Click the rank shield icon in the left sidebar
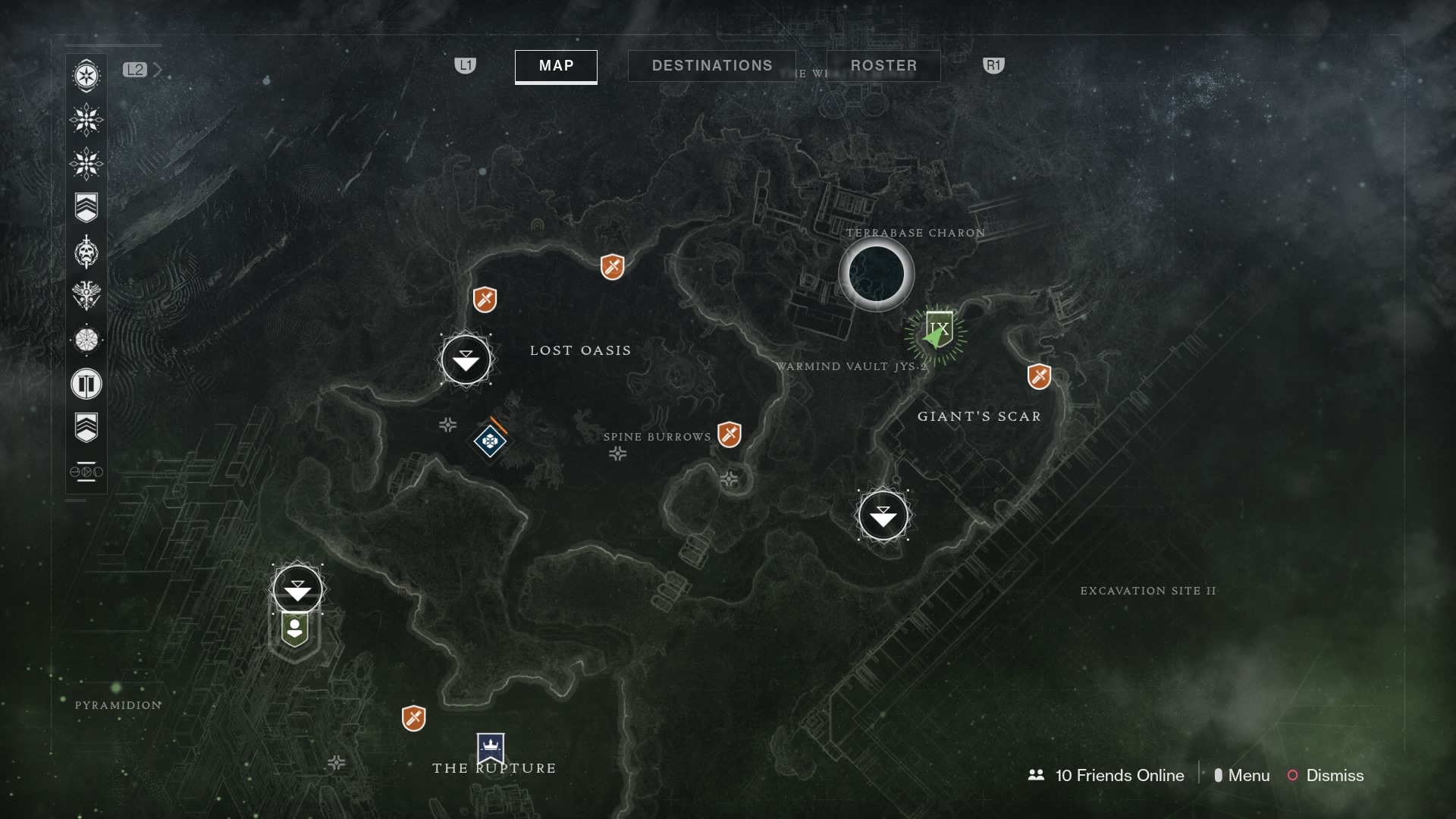 pyautogui.click(x=87, y=207)
